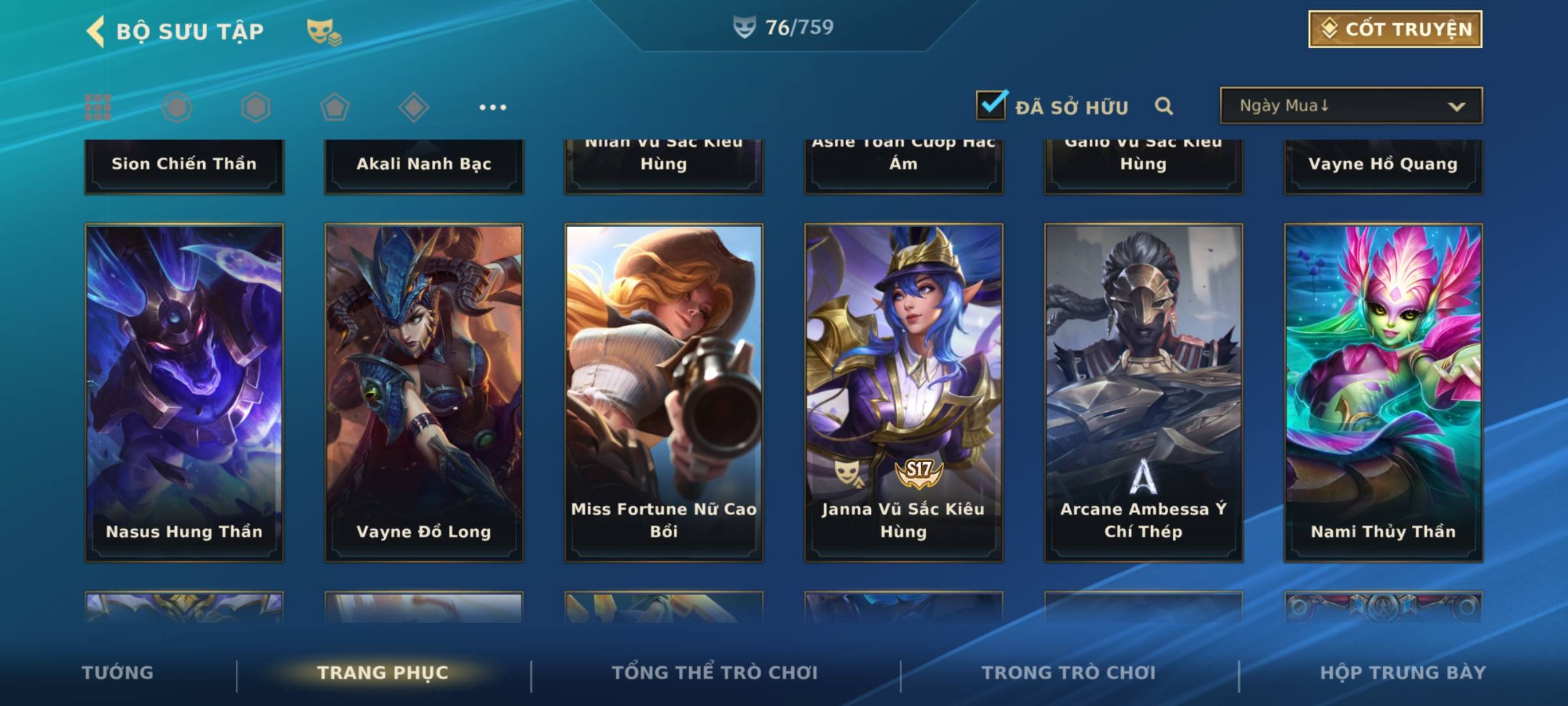
Task: Choose the Nami Thủy Thần skin
Action: [x=1383, y=392]
